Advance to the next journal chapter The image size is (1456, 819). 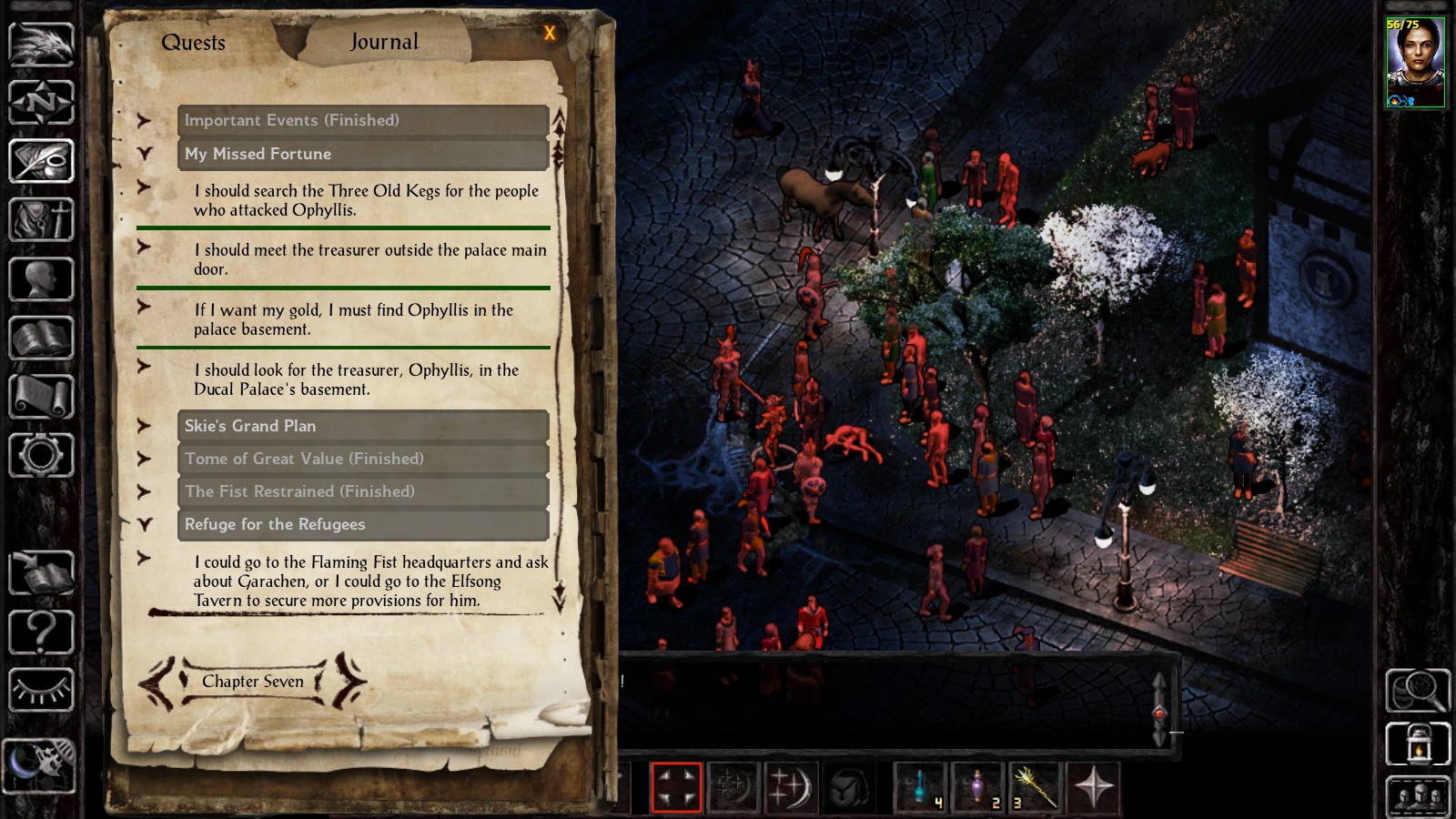pyautogui.click(x=349, y=681)
